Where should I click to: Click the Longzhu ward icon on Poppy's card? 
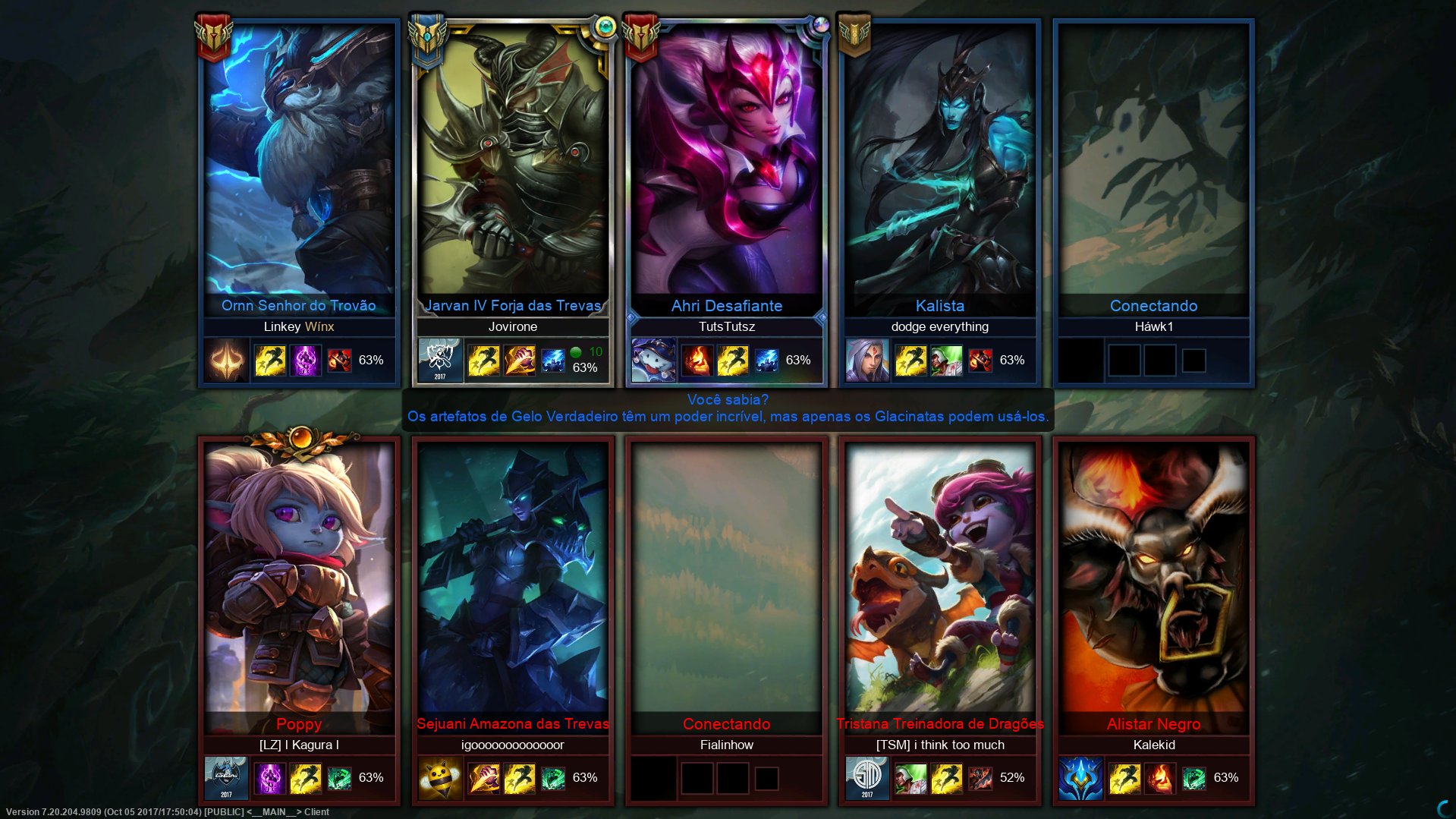[225, 776]
